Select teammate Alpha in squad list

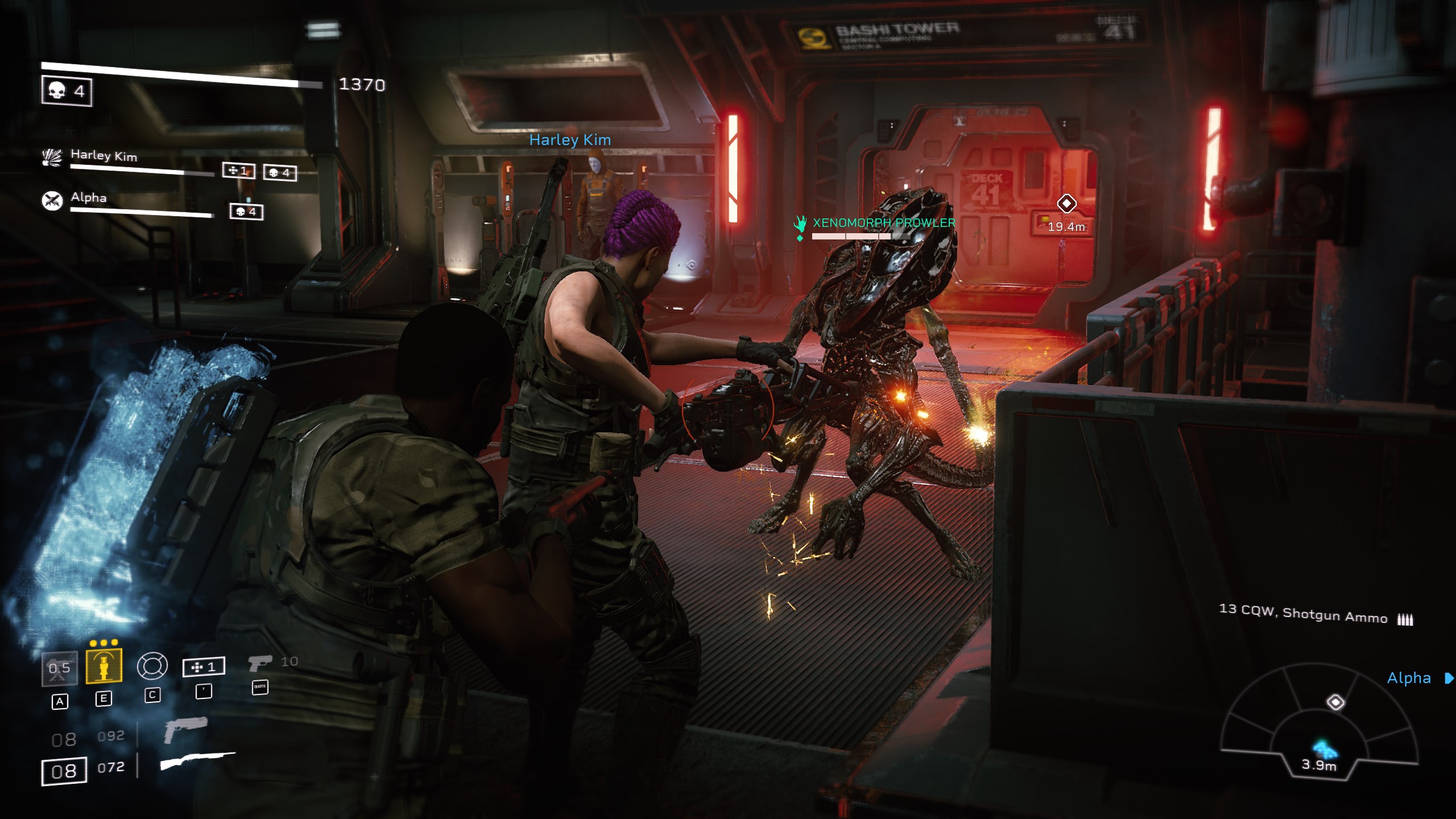[89, 198]
